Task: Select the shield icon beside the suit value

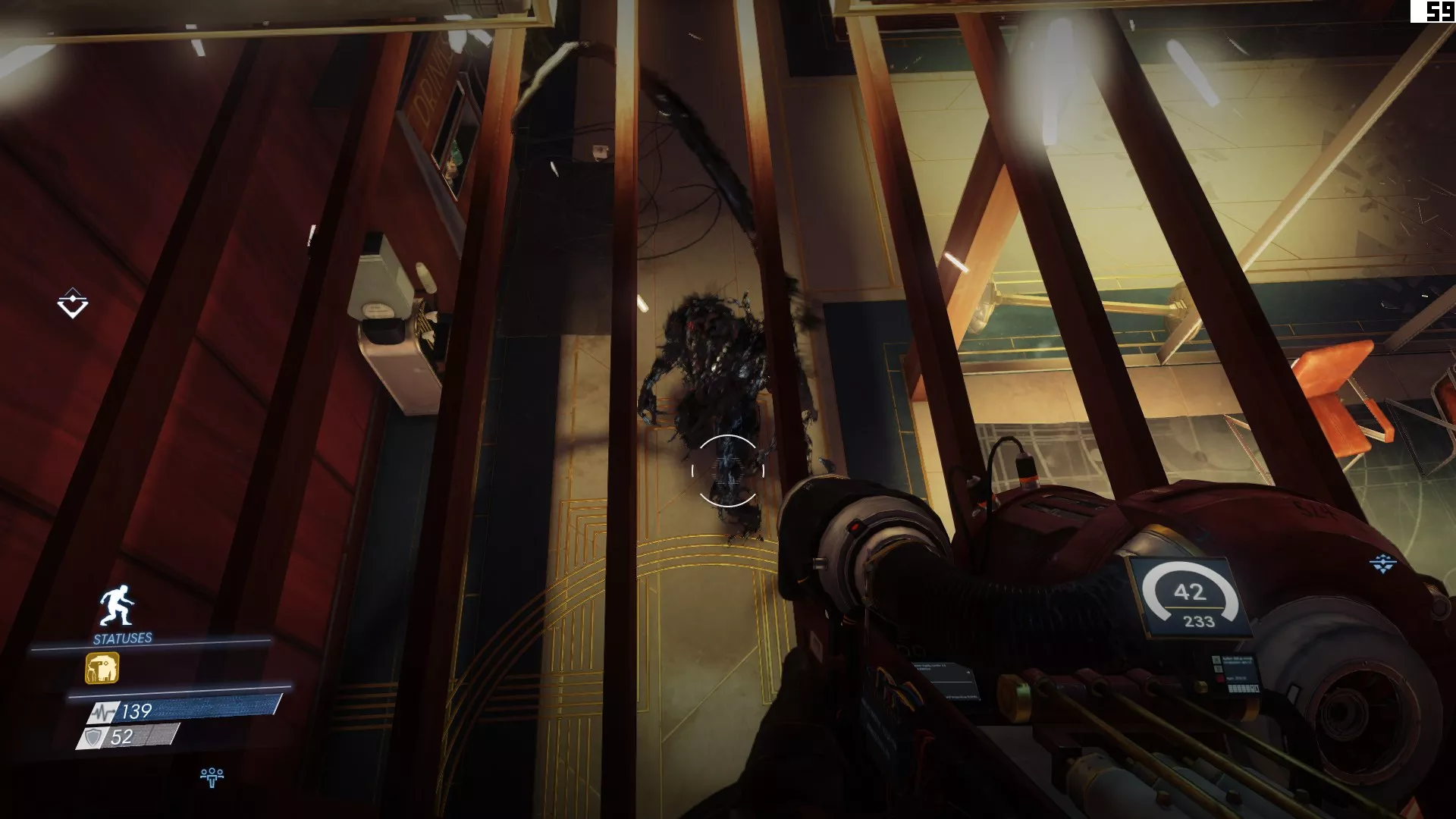Action: (x=94, y=735)
